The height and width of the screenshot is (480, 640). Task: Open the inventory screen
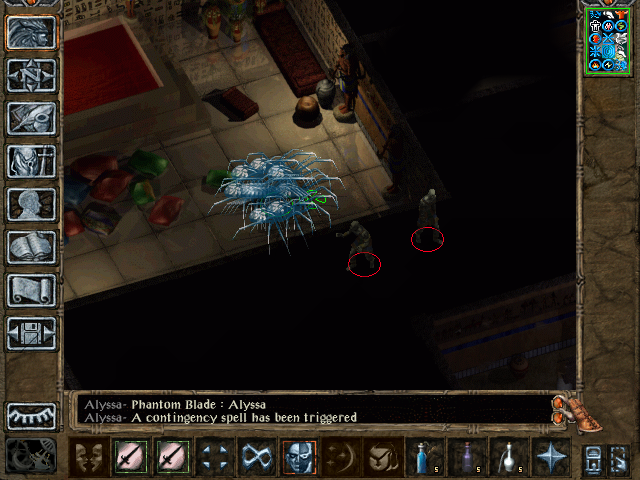pyautogui.click(x=32, y=160)
